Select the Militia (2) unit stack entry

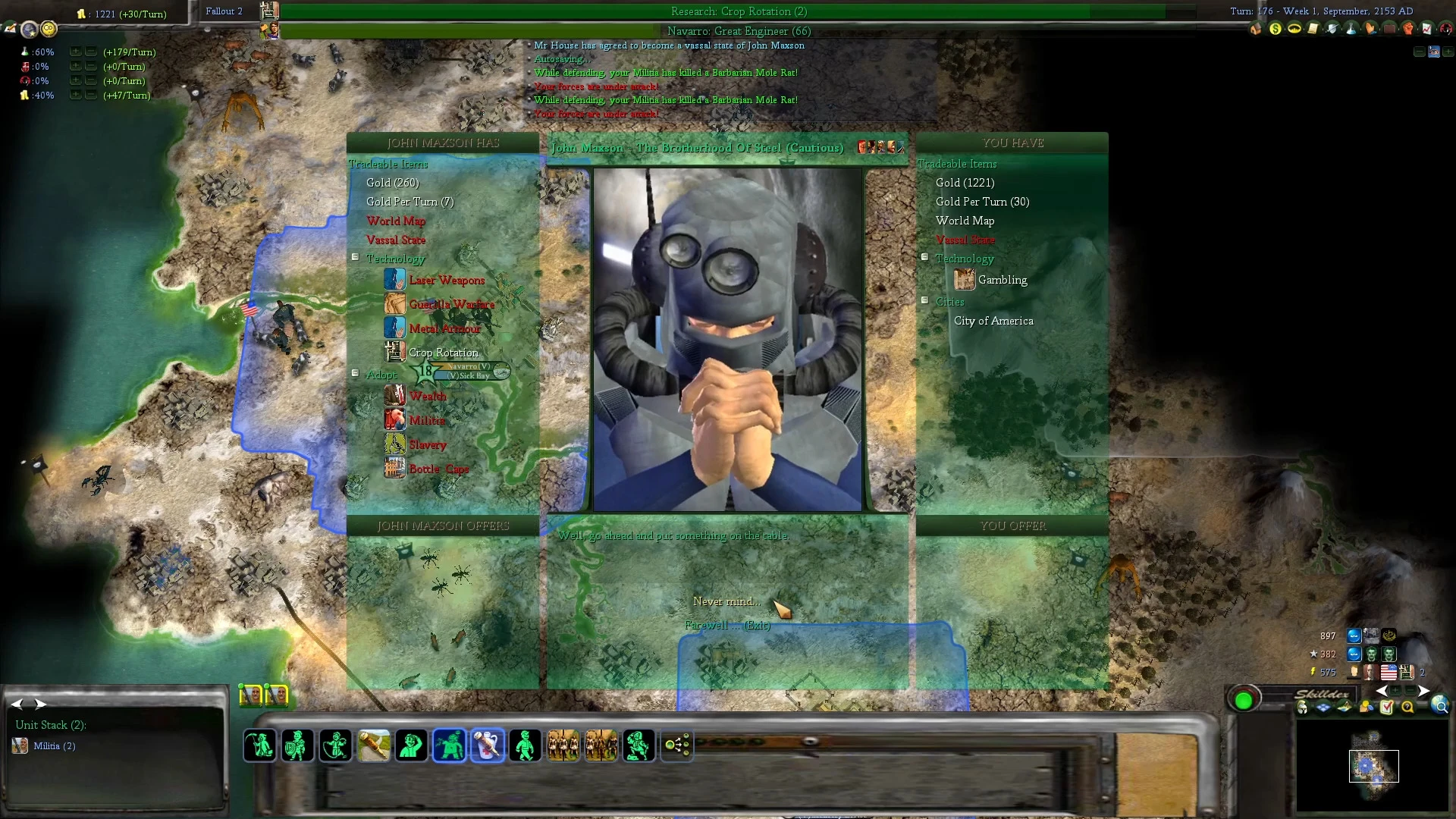pos(53,745)
